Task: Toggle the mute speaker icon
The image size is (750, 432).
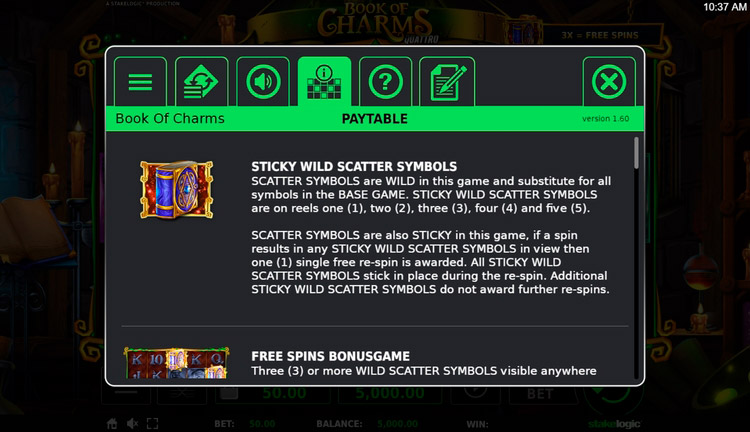Action: click(133, 423)
